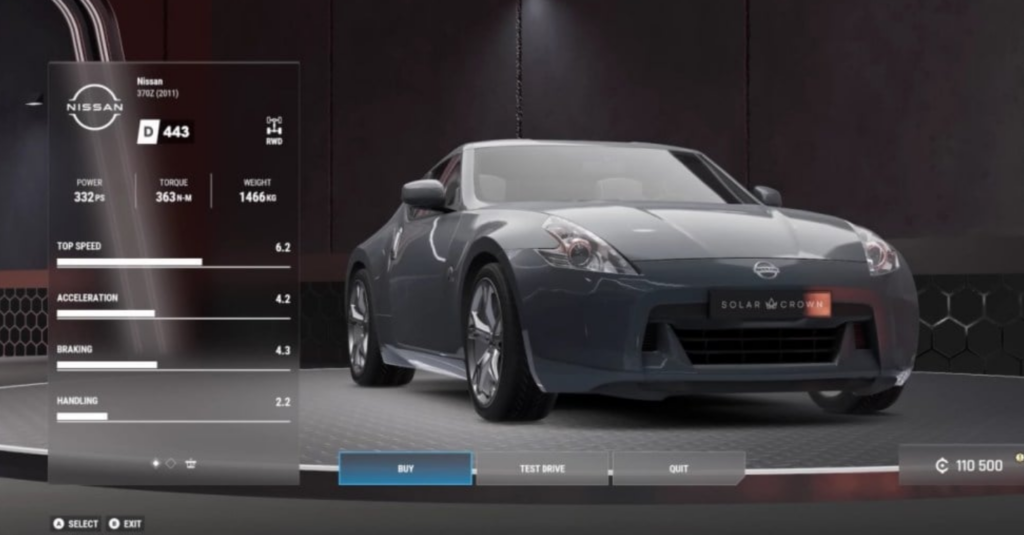This screenshot has height=535, width=1024.
Task: Buy the Nissan 370Z
Action: 405,468
